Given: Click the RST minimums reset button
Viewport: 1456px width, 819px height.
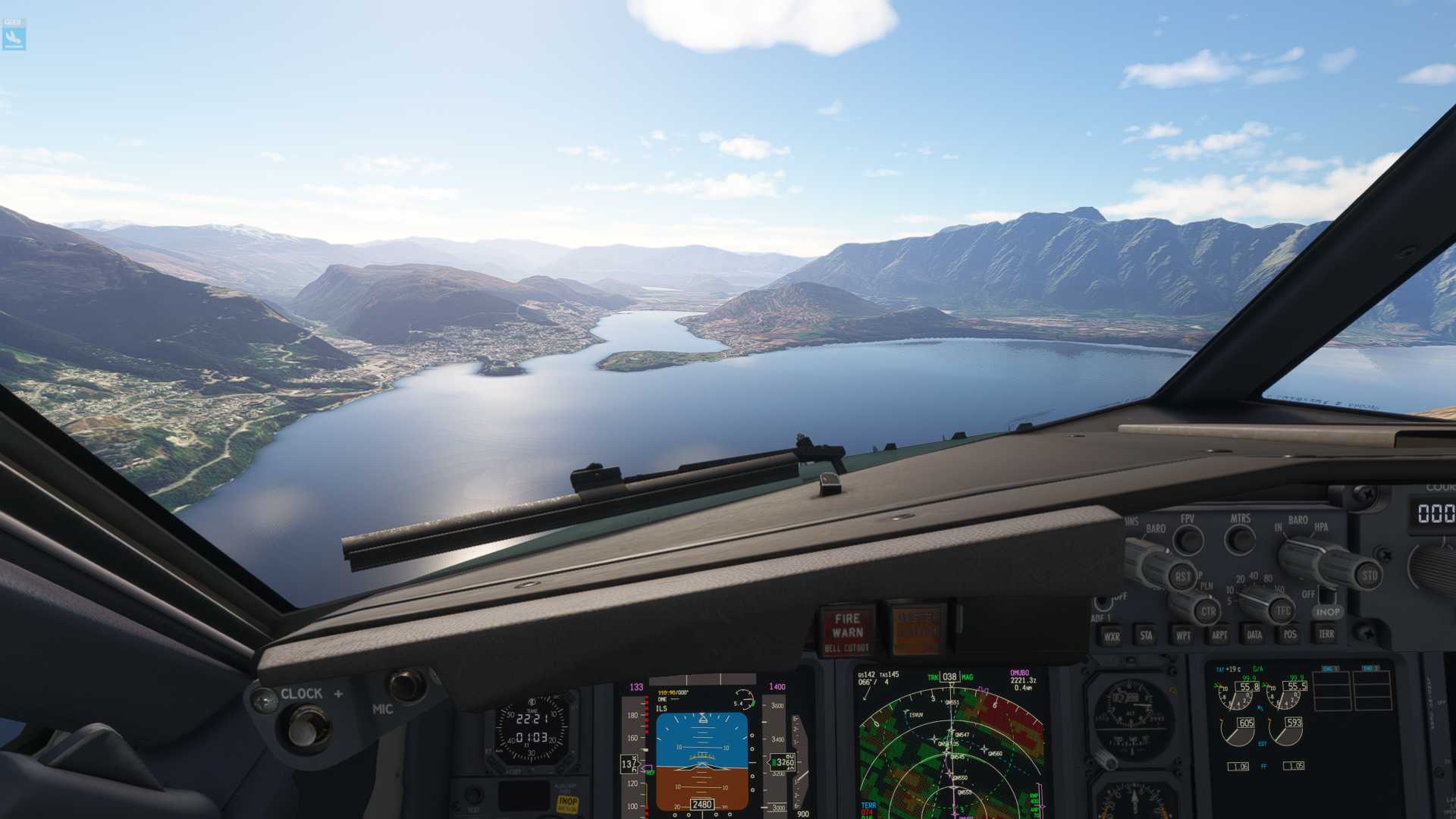Looking at the screenshot, I should coord(1181,576).
